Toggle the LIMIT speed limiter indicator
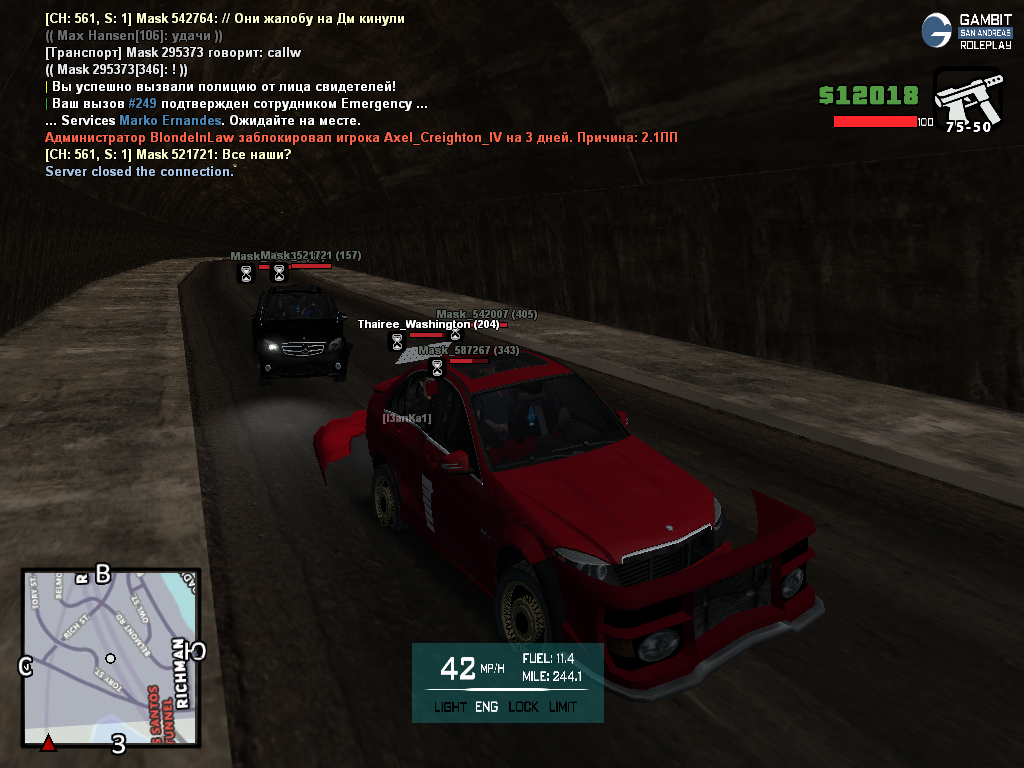 563,707
